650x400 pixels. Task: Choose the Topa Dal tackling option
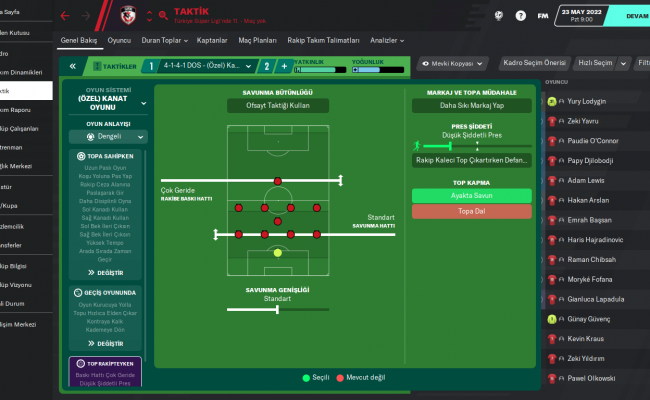coord(471,212)
